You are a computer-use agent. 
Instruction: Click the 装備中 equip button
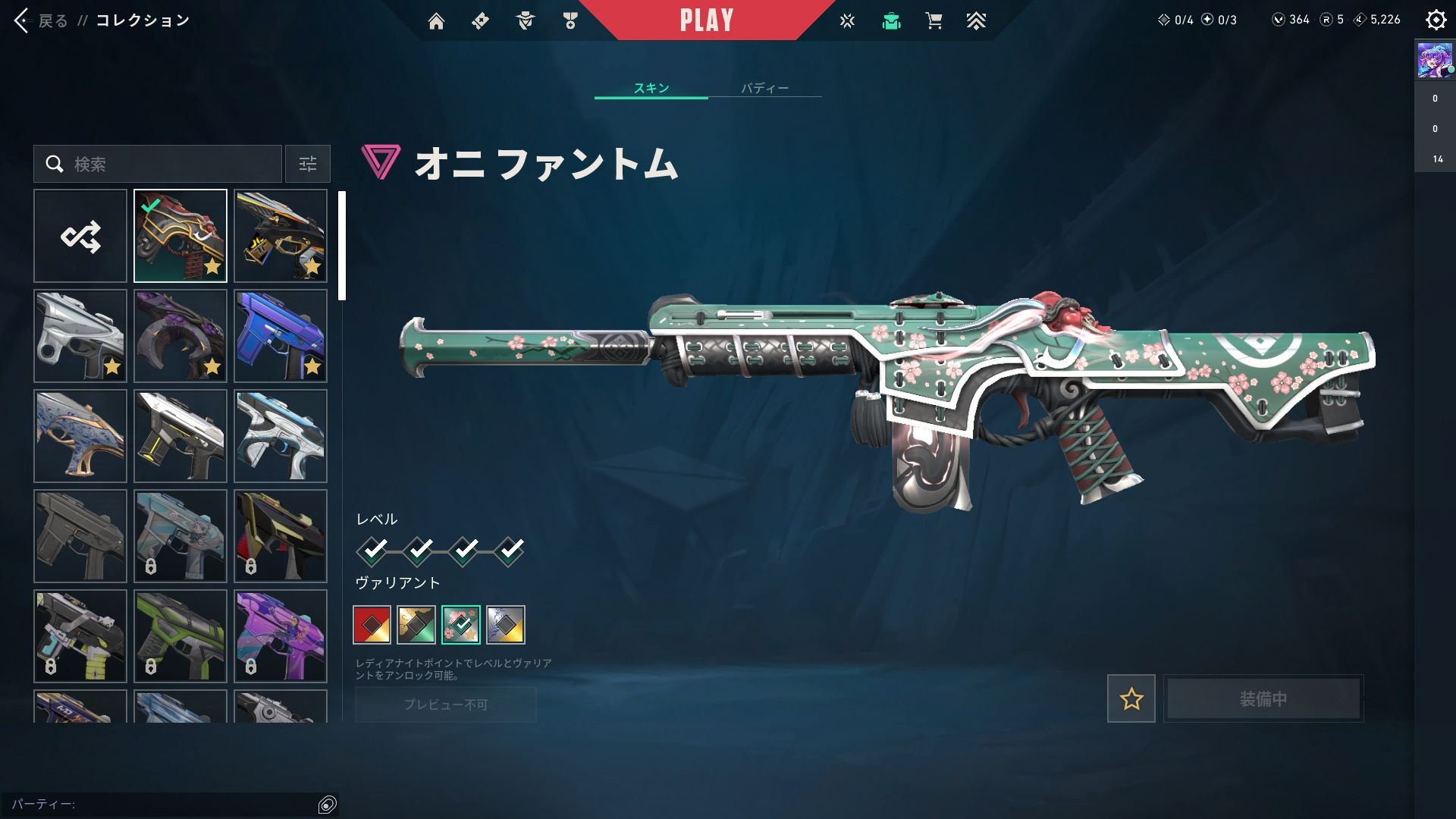pos(1263,698)
